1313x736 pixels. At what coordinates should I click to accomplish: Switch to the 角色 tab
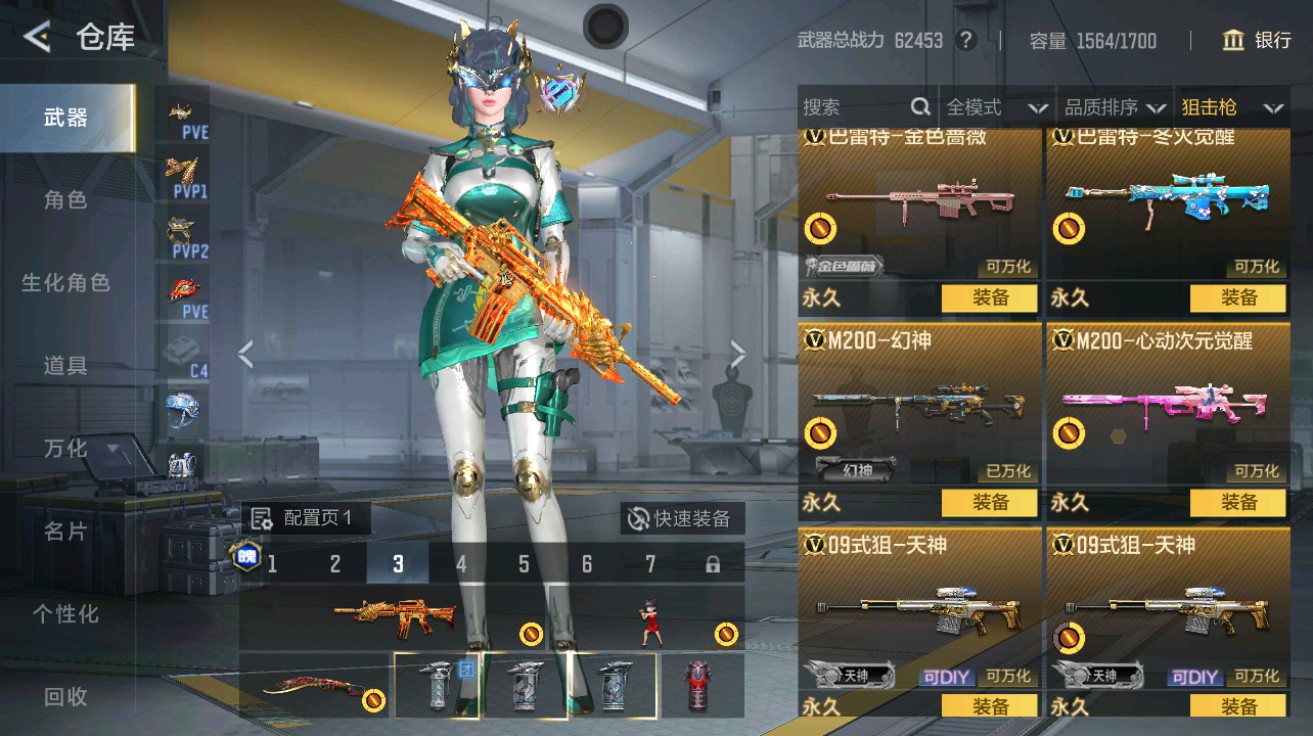pos(66,200)
